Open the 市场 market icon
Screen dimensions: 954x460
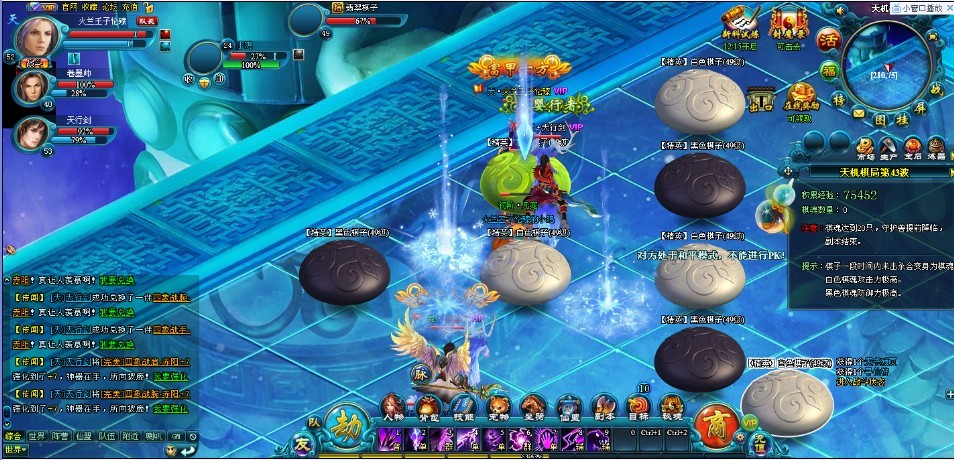(x=865, y=144)
